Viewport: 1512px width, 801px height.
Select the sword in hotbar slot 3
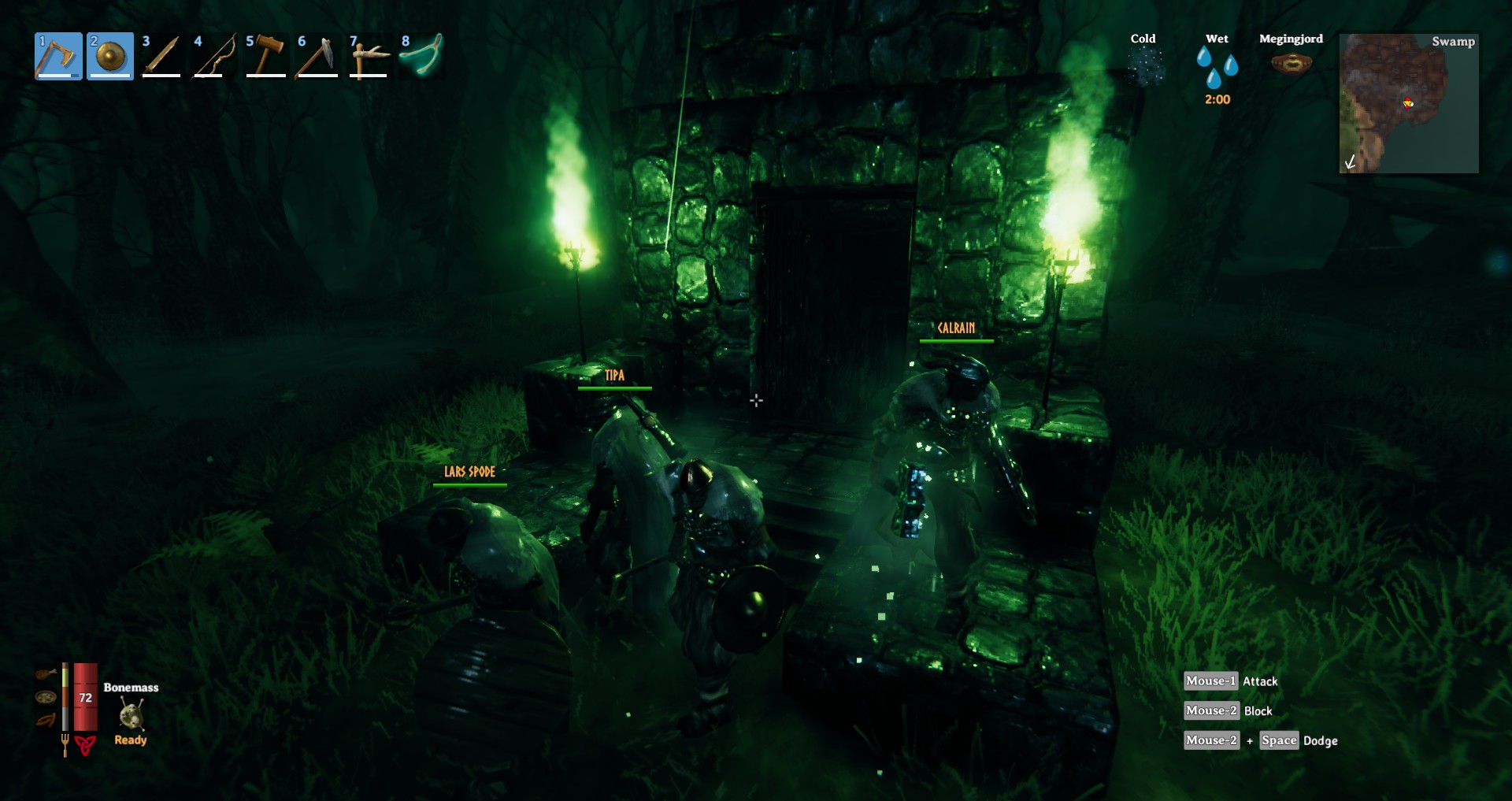(161, 57)
